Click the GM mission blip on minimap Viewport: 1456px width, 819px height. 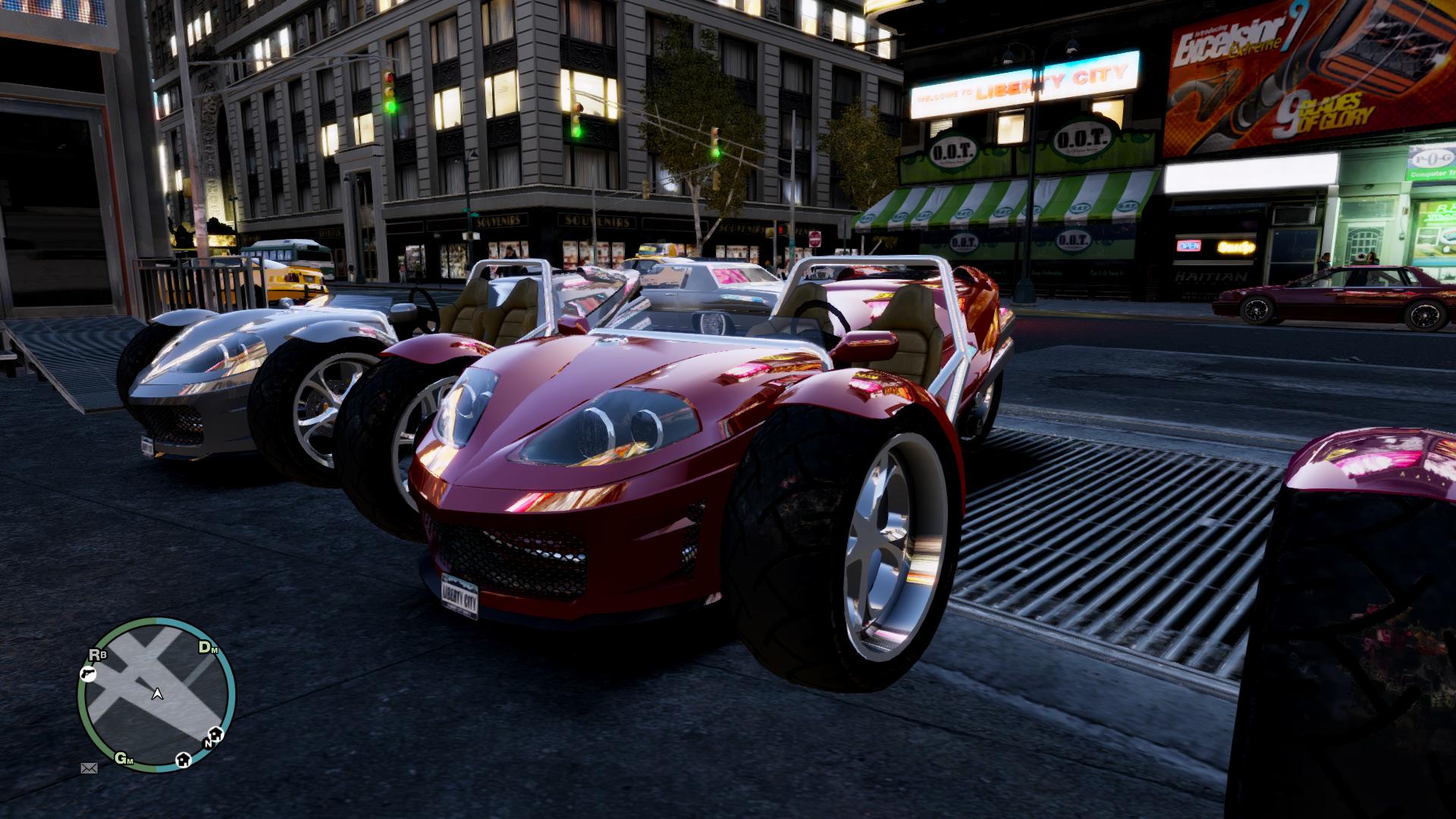coord(124,758)
